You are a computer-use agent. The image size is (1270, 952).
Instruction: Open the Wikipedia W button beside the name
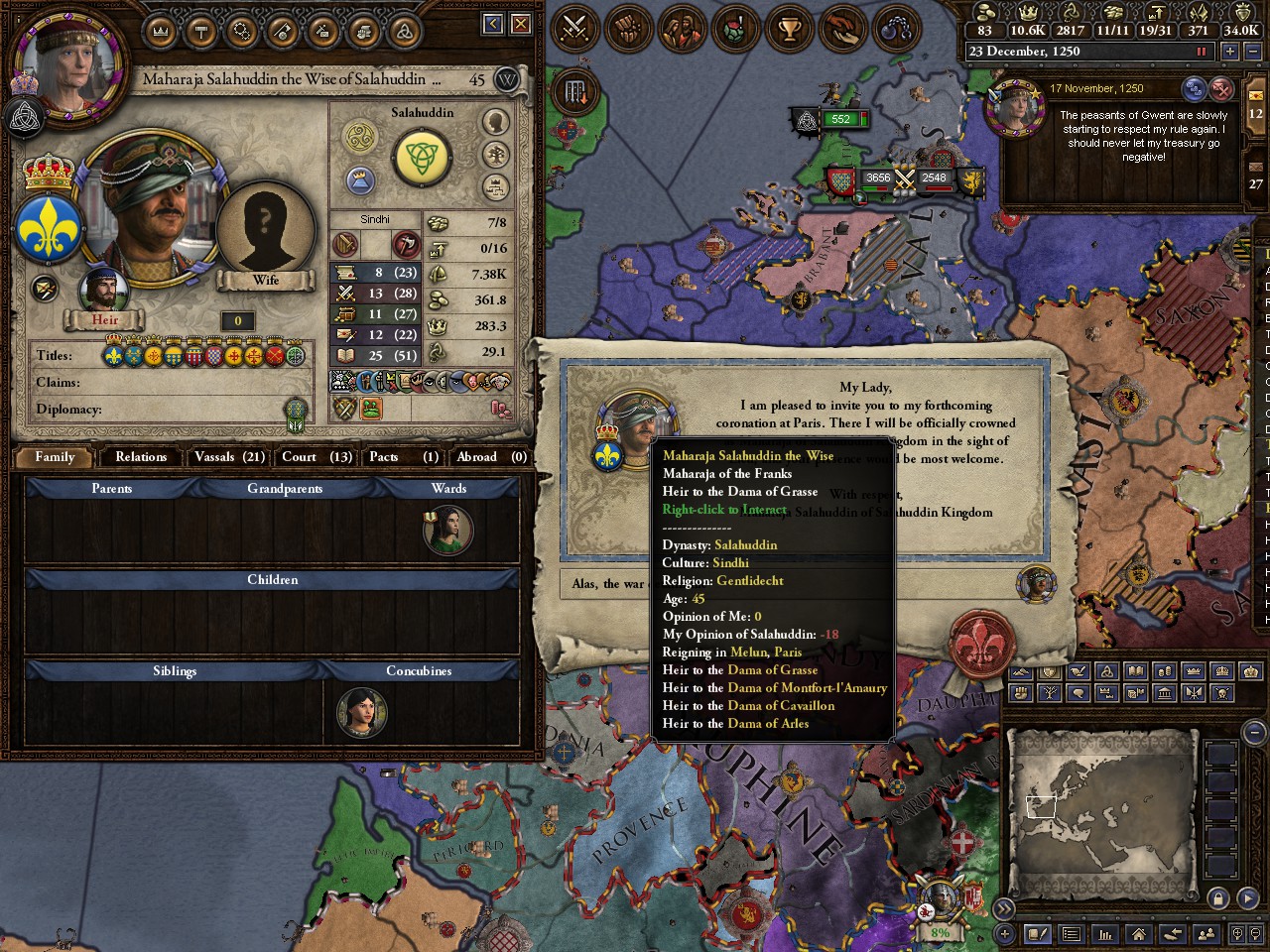click(507, 79)
